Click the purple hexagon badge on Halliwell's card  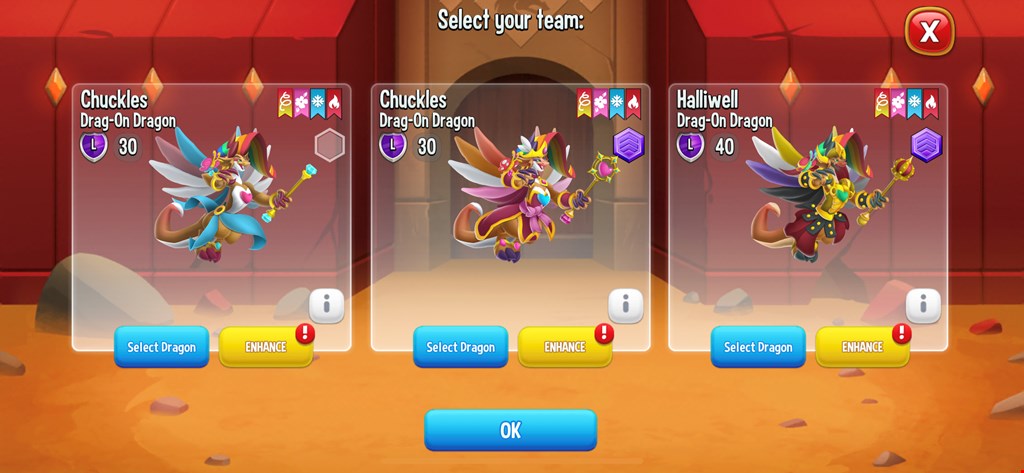(x=926, y=146)
